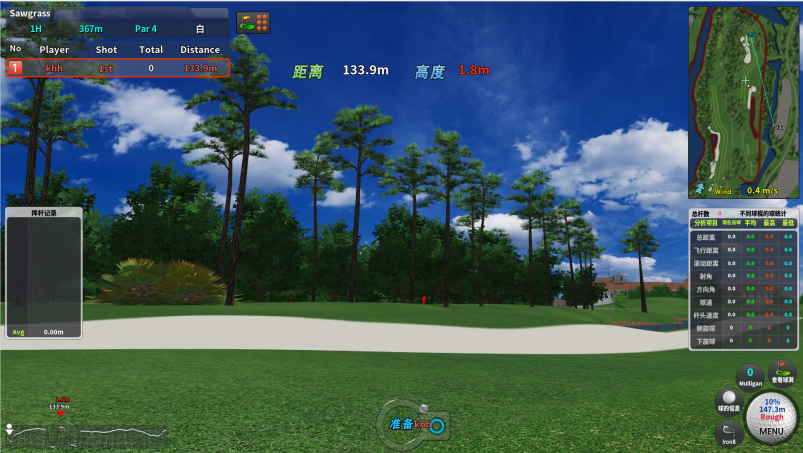View the green with the flag button

click(x=781, y=373)
